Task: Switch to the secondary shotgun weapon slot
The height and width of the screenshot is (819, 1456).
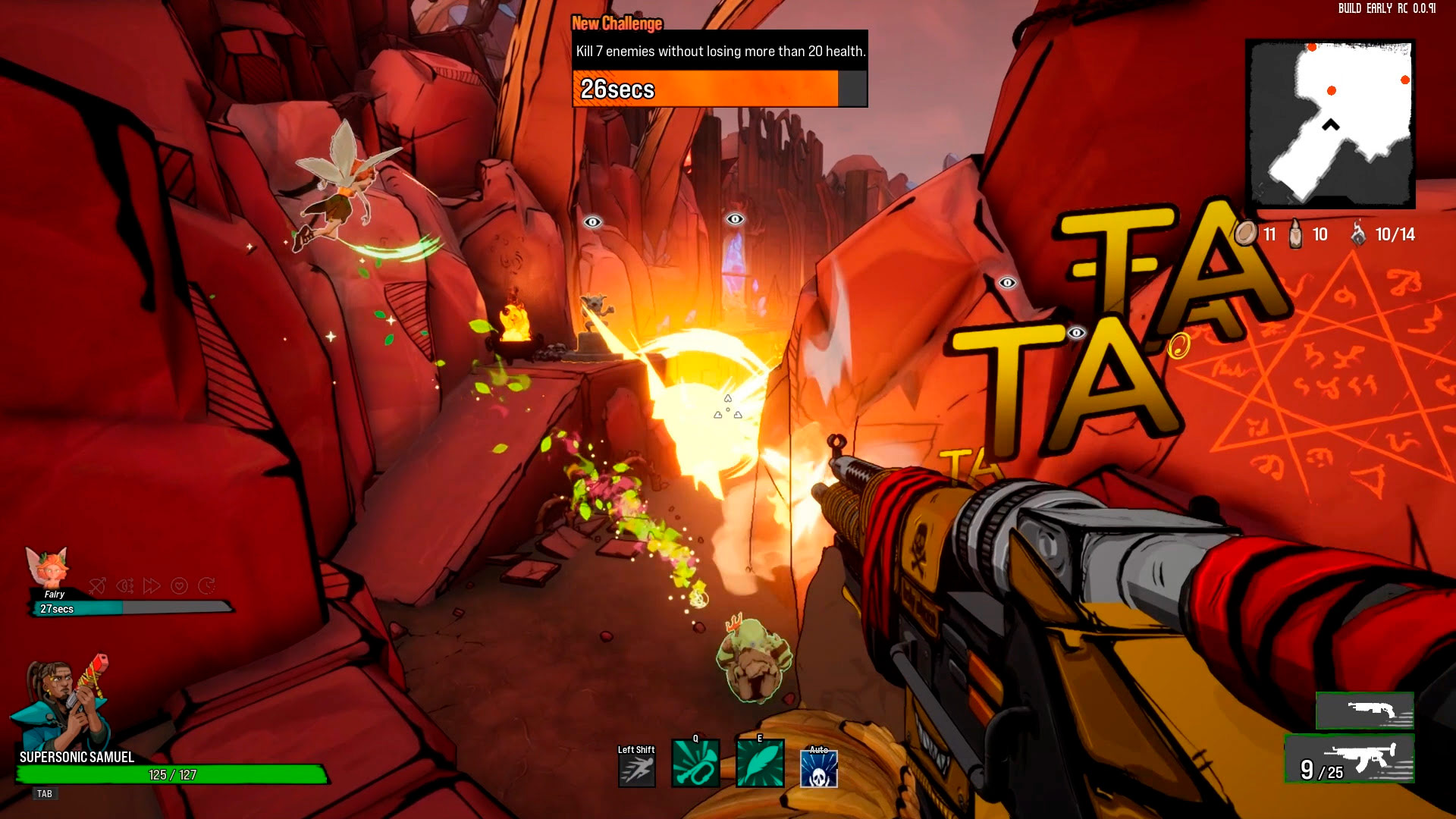Action: point(1364,711)
